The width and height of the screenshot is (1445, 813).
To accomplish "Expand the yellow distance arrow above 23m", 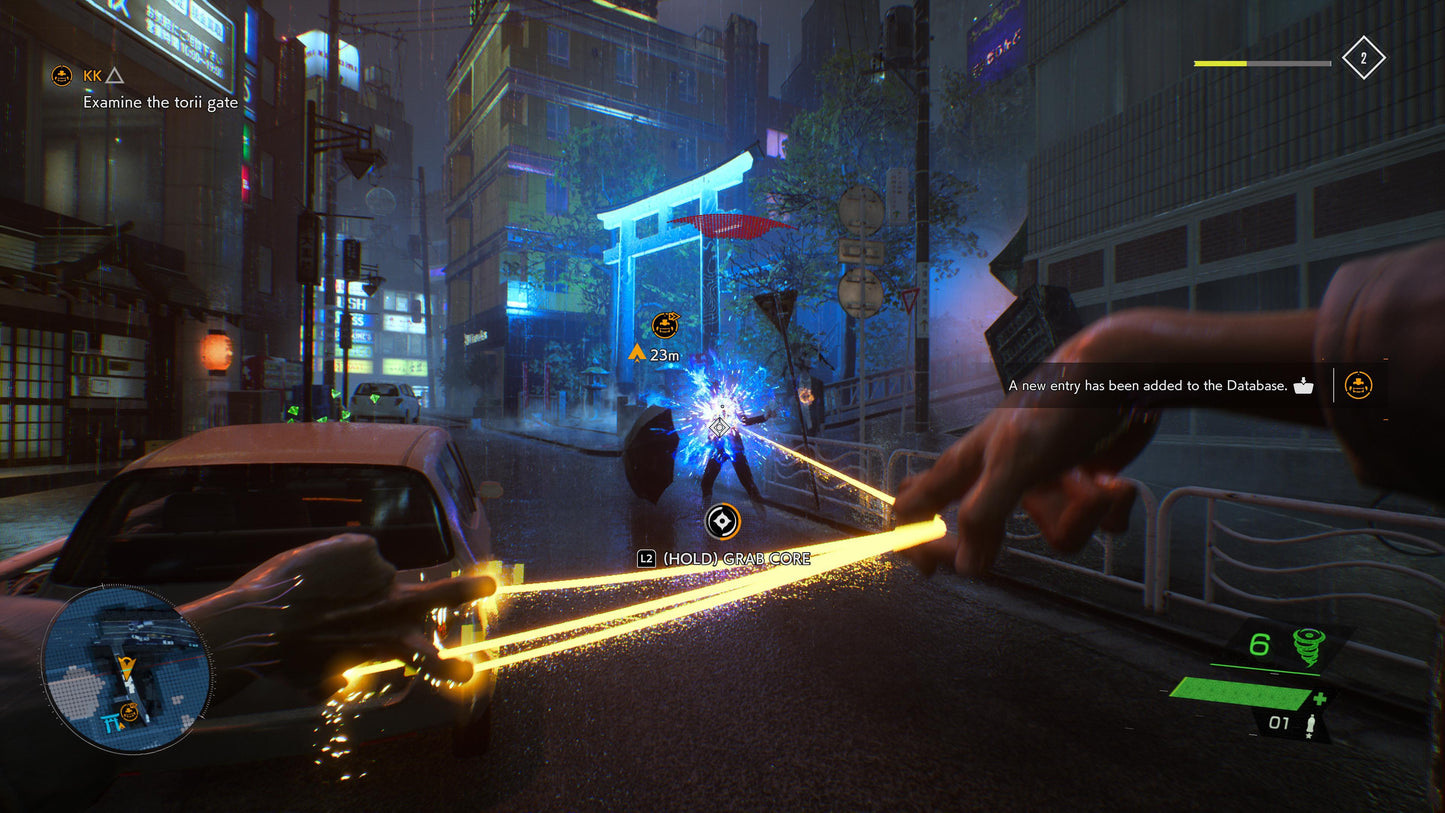I will click(x=638, y=351).
